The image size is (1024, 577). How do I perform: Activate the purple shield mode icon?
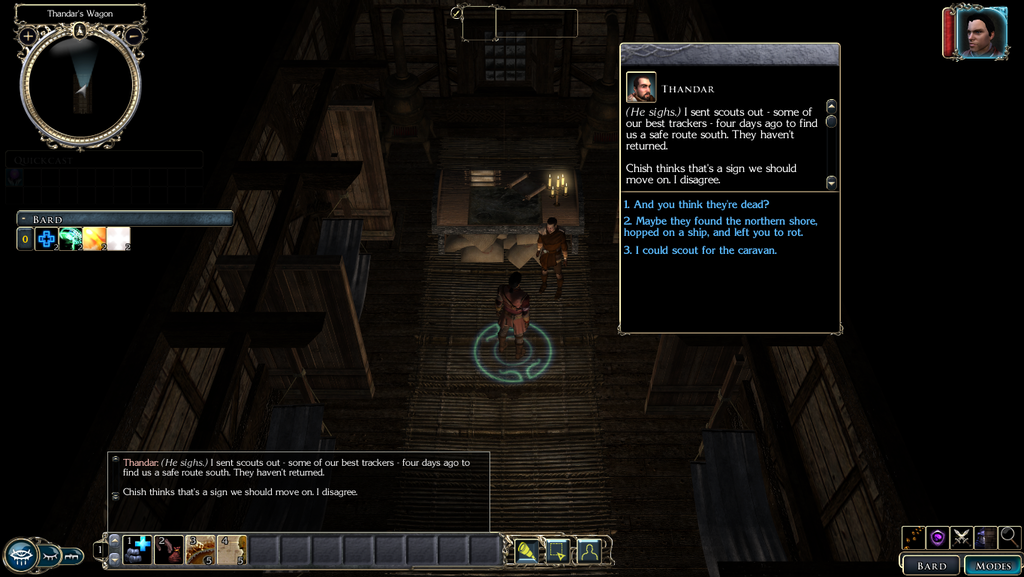[938, 537]
